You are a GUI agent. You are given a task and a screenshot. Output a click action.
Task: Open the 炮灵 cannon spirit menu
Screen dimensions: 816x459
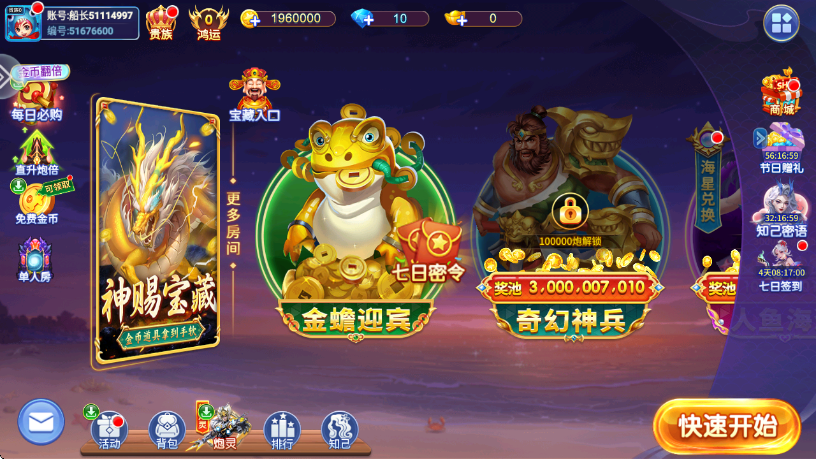tap(224, 426)
